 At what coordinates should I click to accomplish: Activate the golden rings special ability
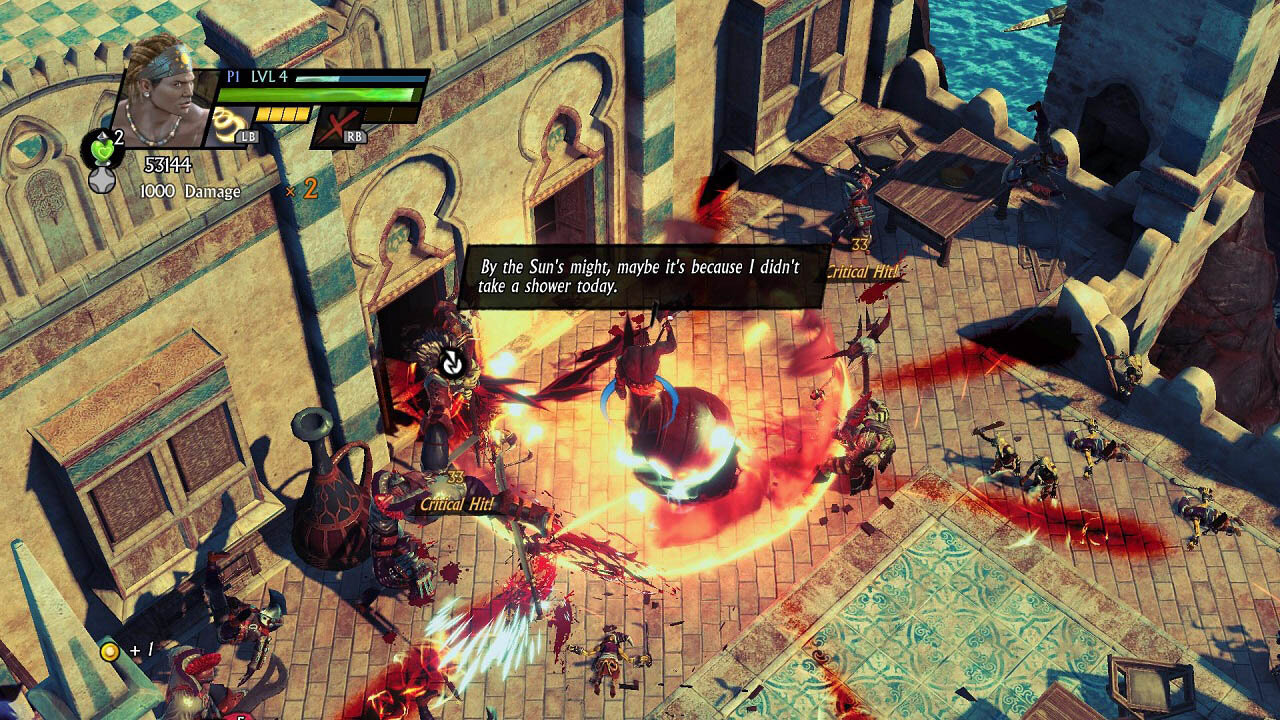point(228,127)
